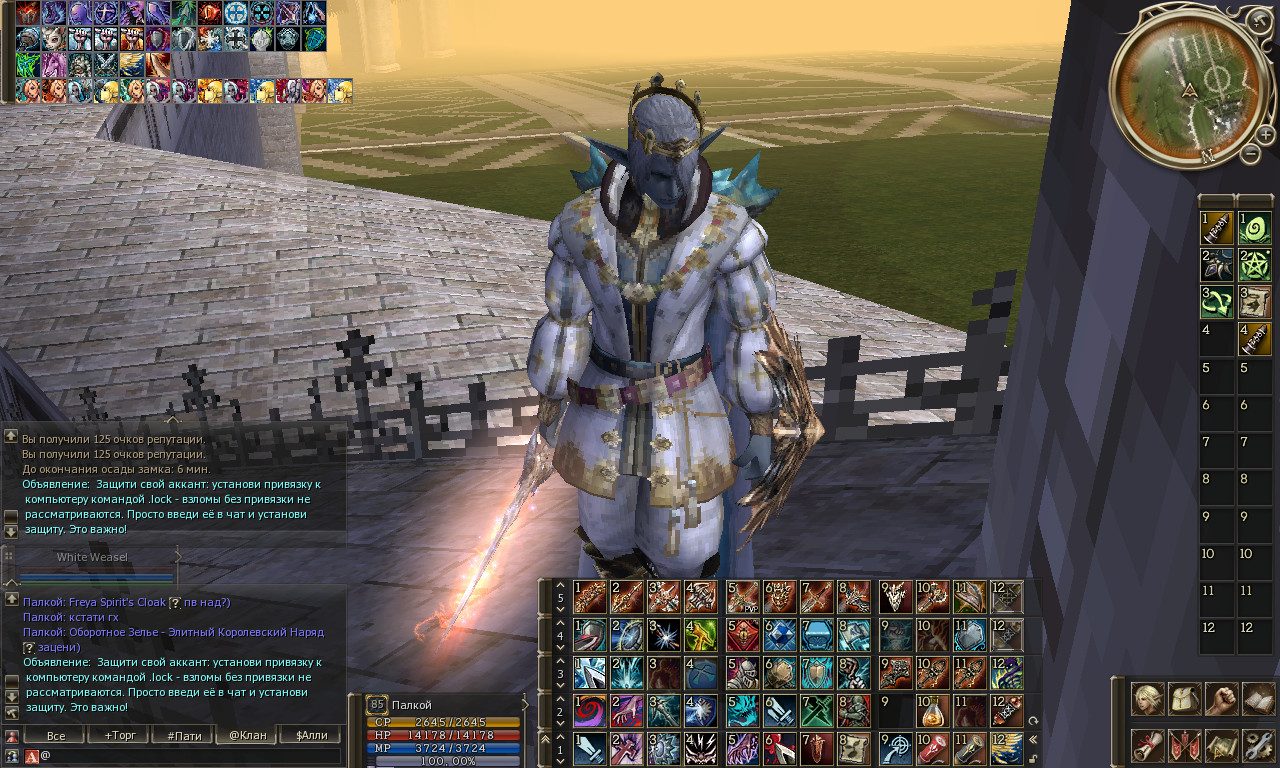The image size is (1280, 768).
Task: Activate the red-purple swirl skill icon
Action: [590, 711]
